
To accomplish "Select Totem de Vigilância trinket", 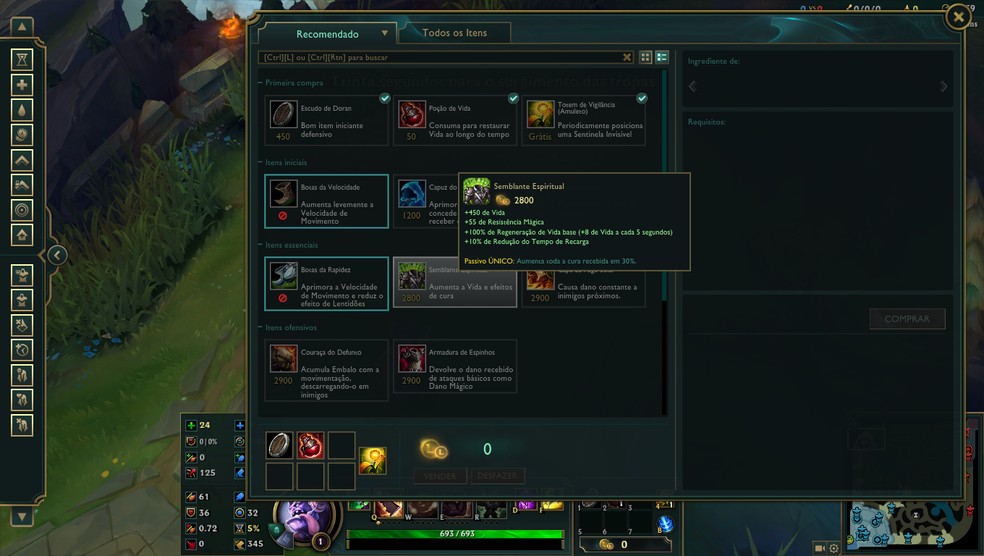I will point(584,120).
